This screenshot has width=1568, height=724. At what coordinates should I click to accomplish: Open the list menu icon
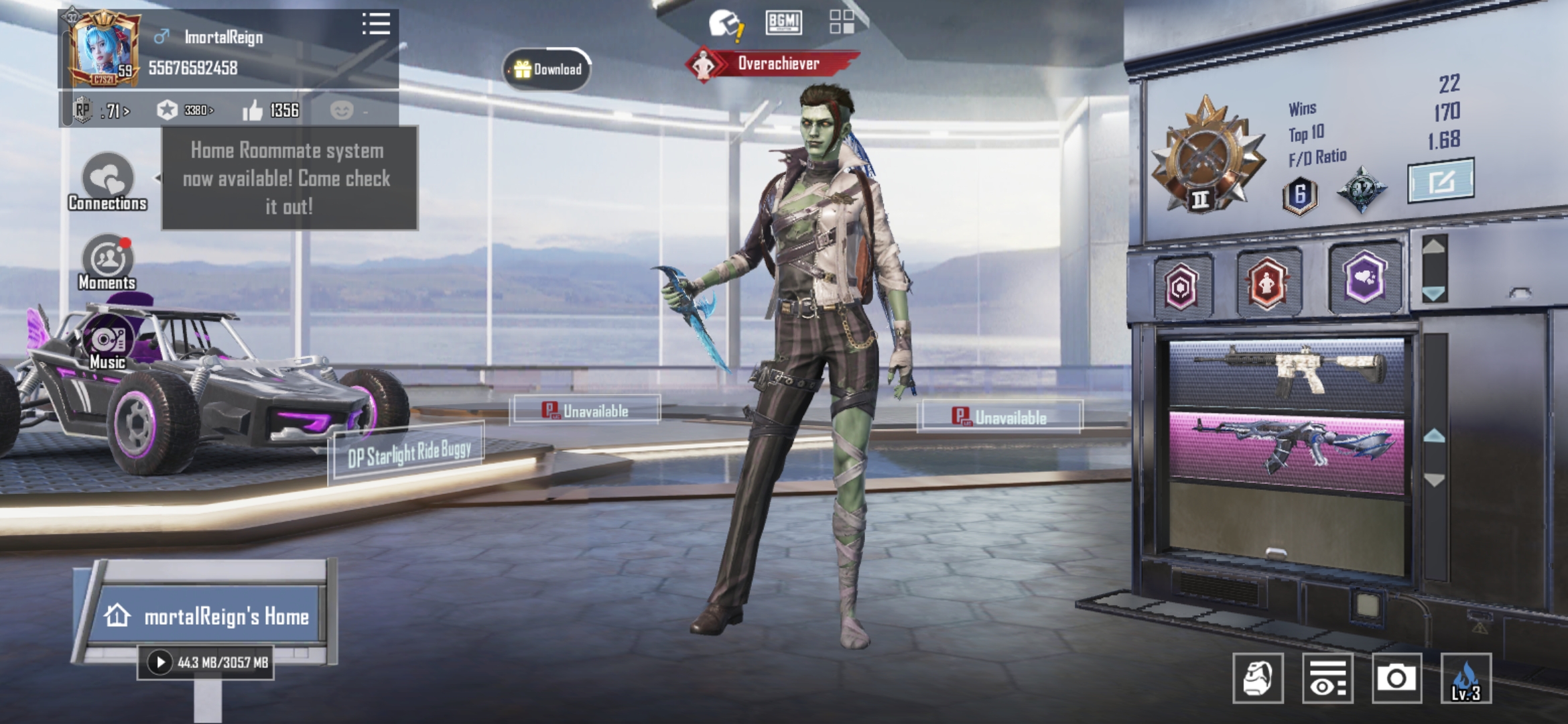click(376, 24)
